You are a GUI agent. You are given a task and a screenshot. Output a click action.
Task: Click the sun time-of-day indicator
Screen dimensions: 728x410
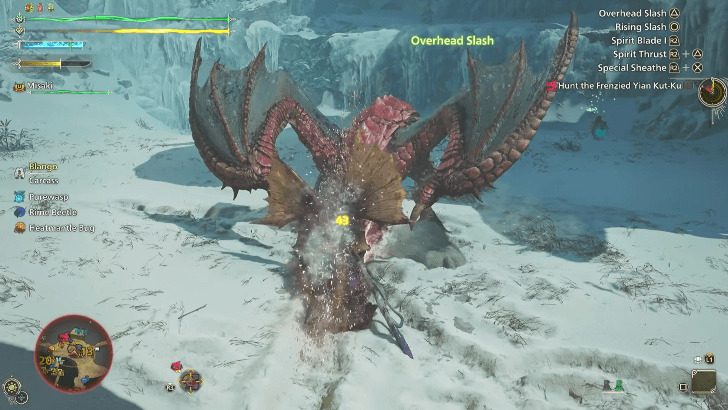12,385
